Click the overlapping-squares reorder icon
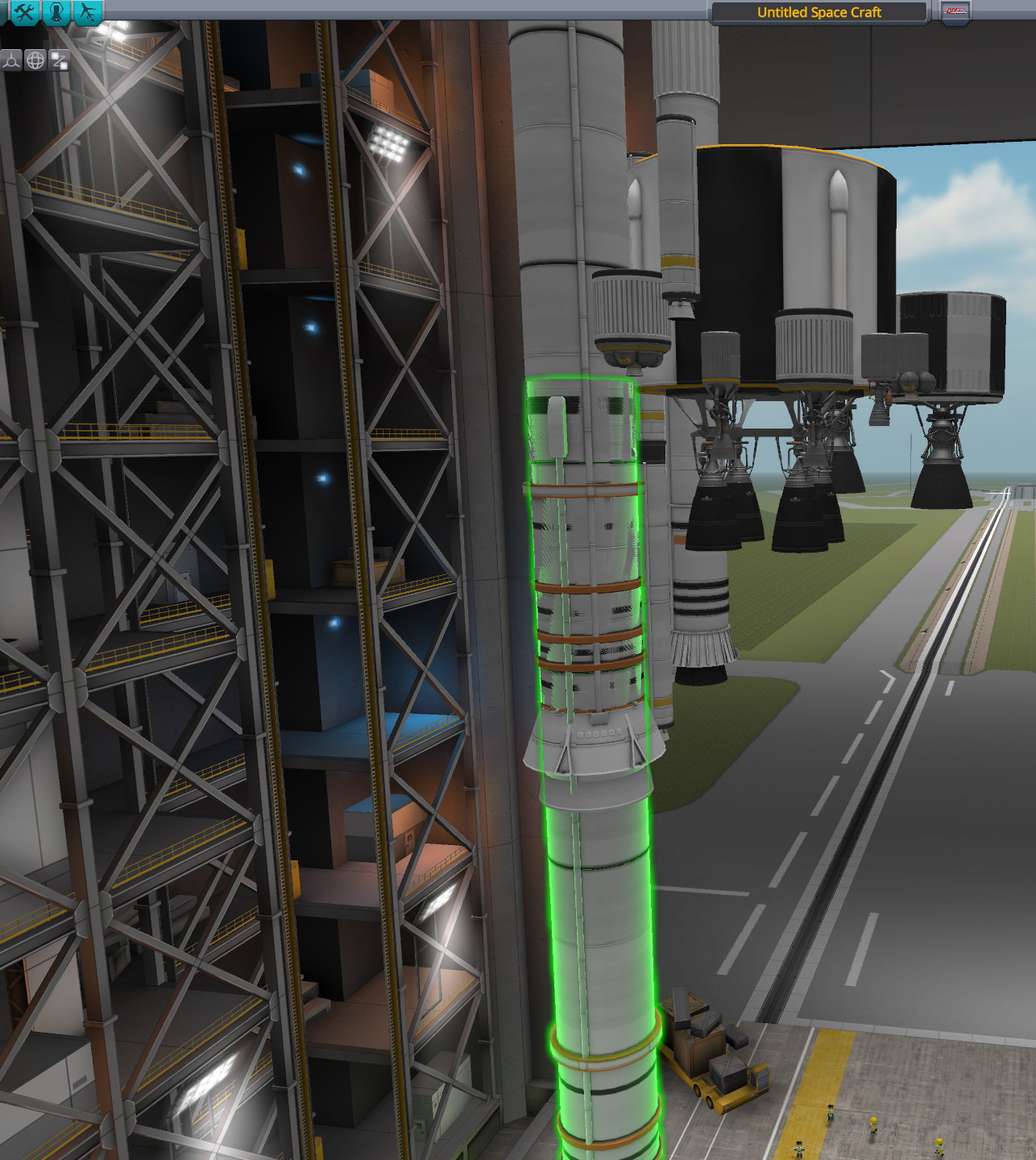 tap(59, 60)
